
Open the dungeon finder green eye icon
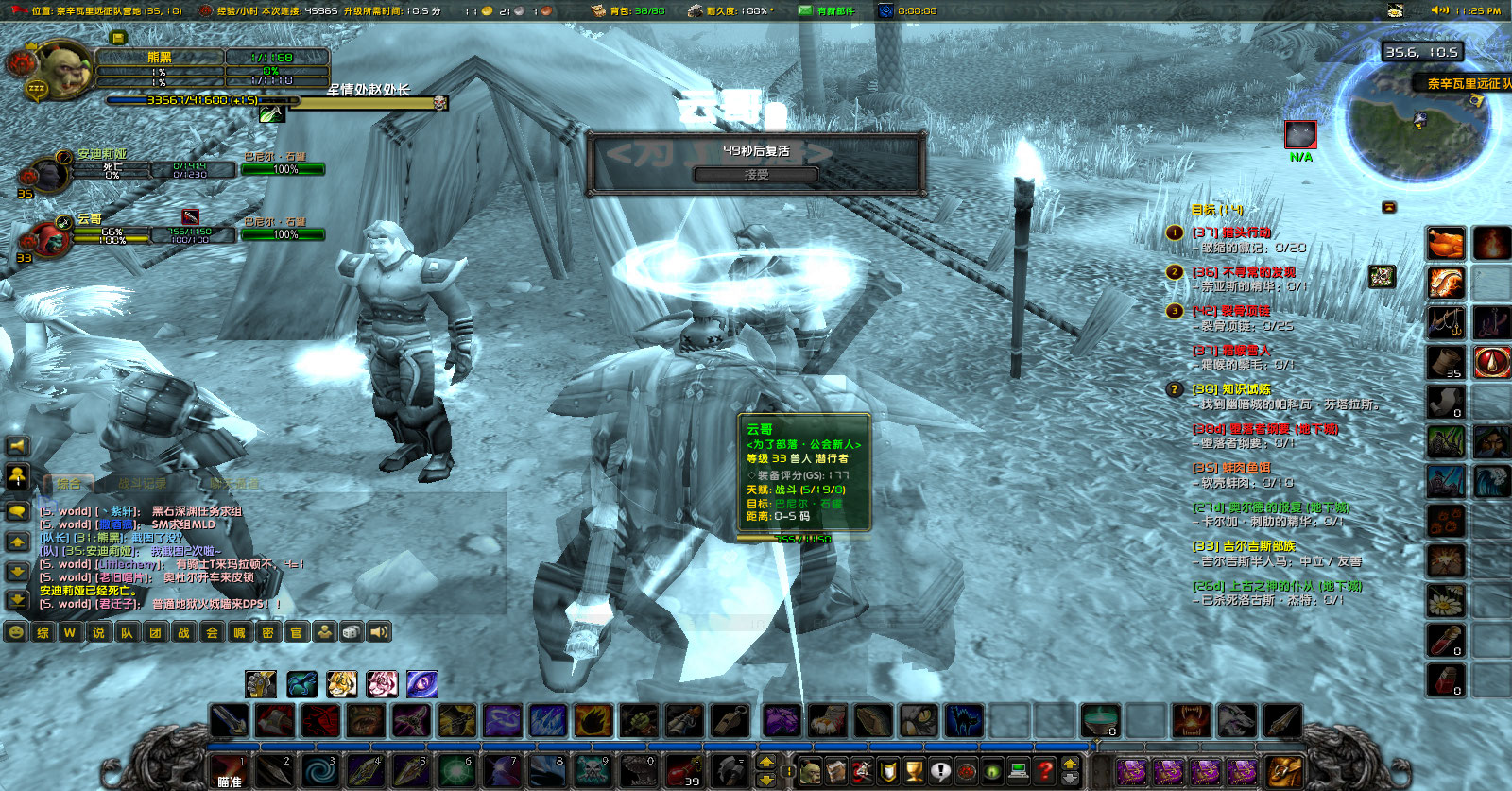click(x=994, y=770)
